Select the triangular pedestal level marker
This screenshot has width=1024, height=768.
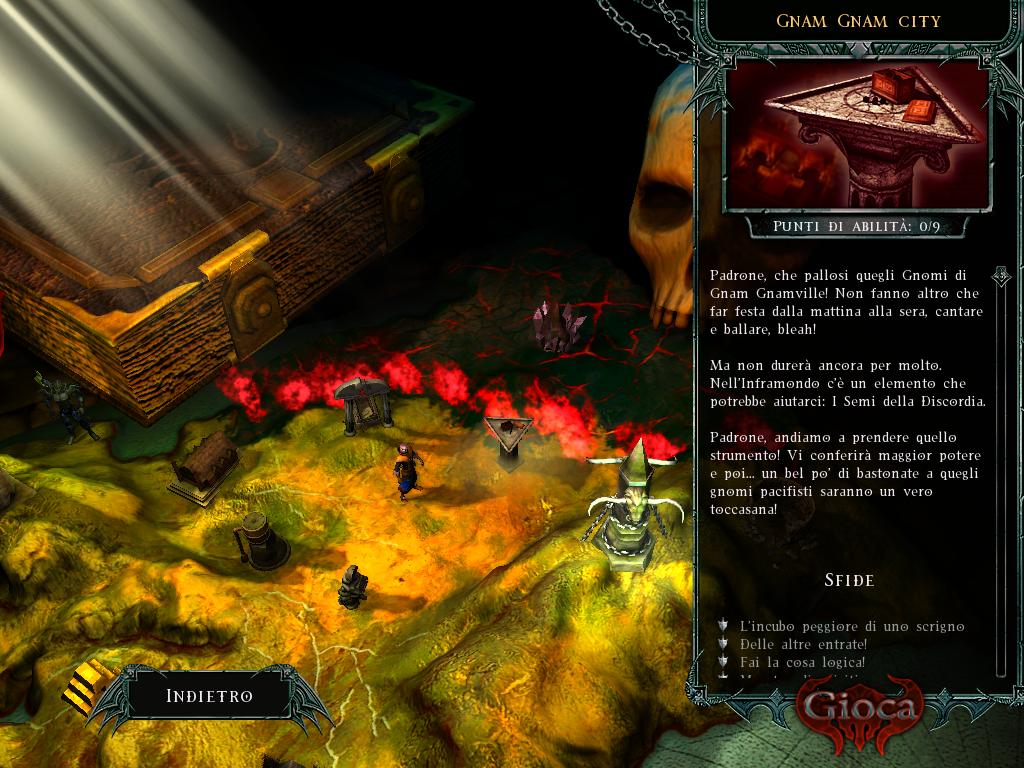[x=508, y=438]
